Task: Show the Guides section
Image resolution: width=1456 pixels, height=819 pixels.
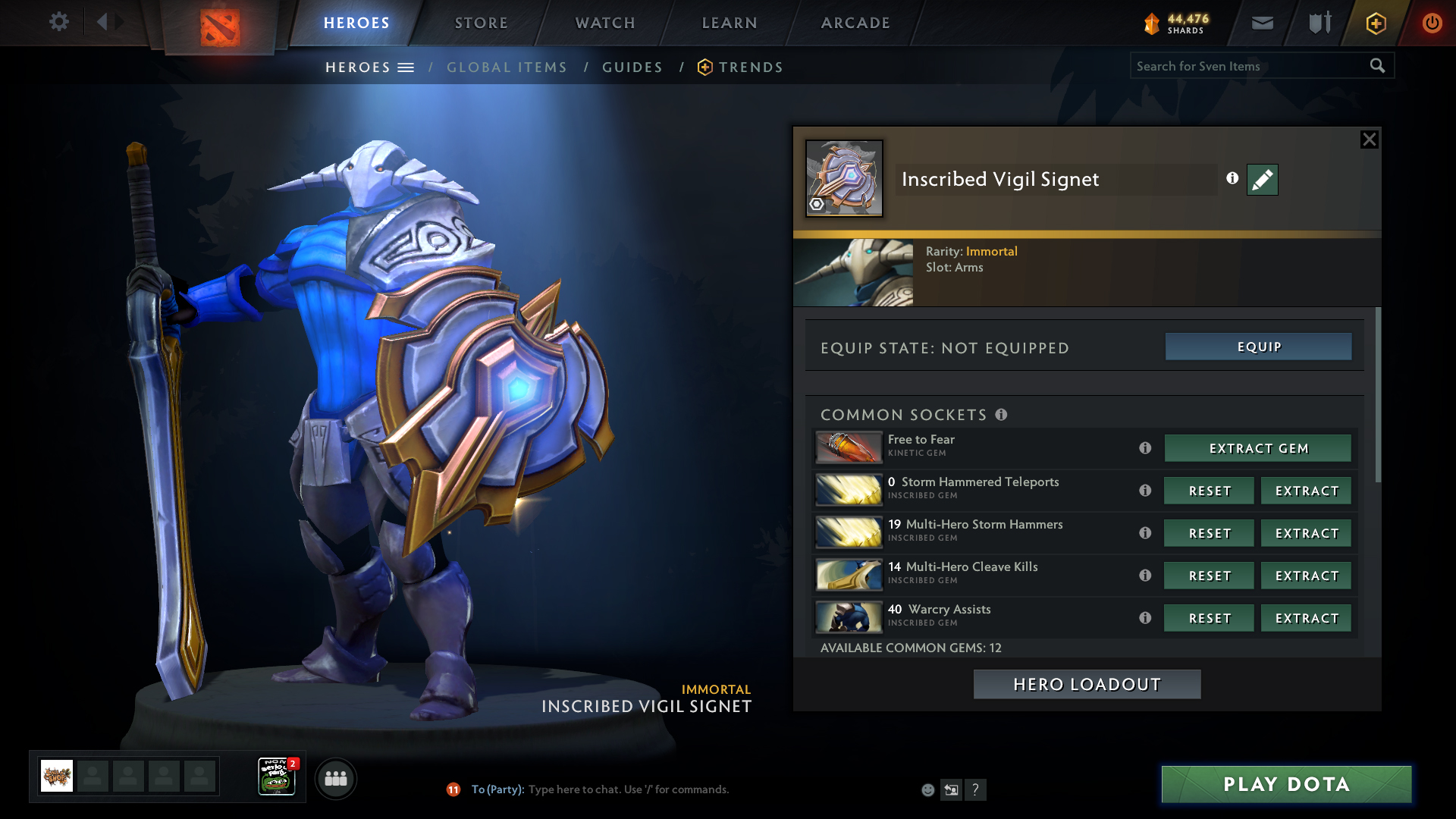Action: [632, 67]
